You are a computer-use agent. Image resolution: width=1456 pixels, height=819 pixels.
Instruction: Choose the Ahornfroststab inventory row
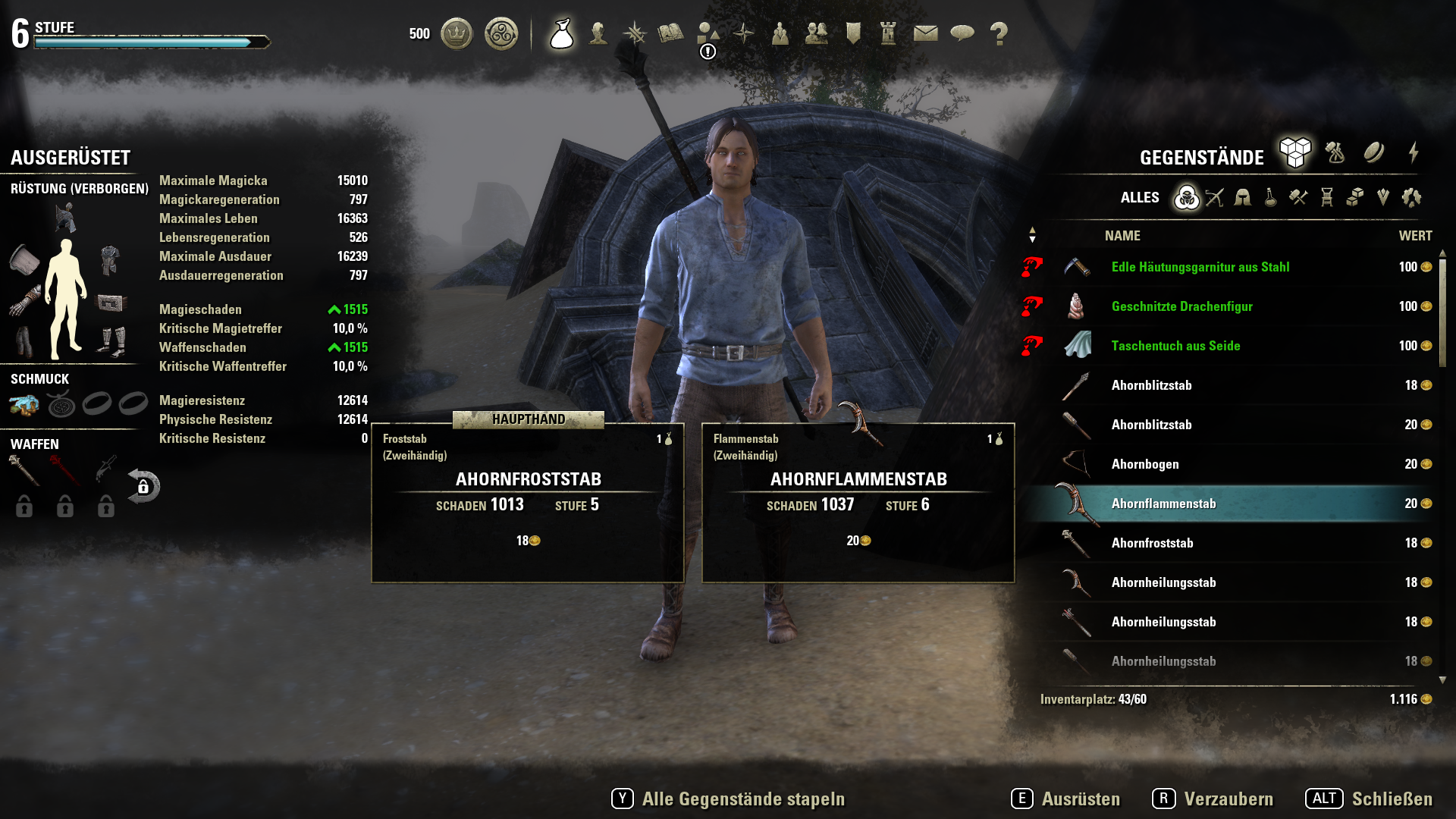1152,543
